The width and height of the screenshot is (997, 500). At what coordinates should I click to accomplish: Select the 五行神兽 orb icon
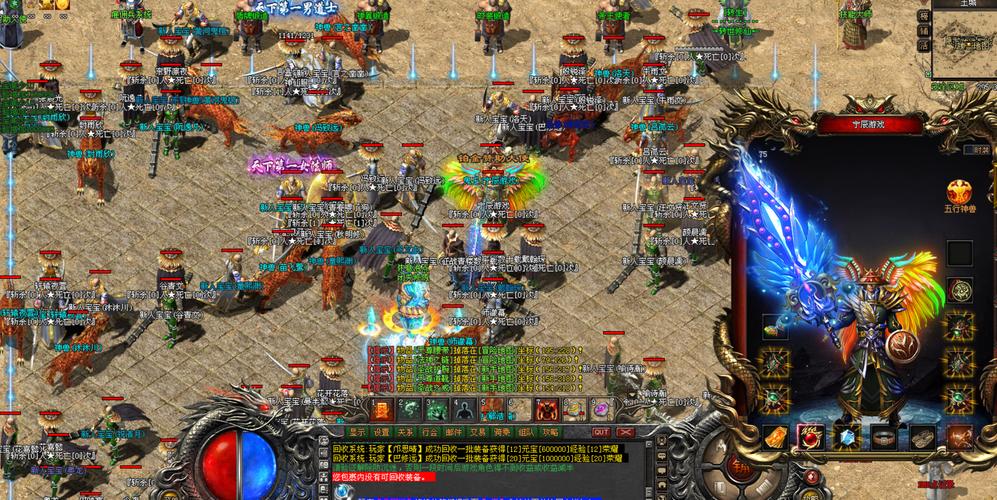point(959,193)
